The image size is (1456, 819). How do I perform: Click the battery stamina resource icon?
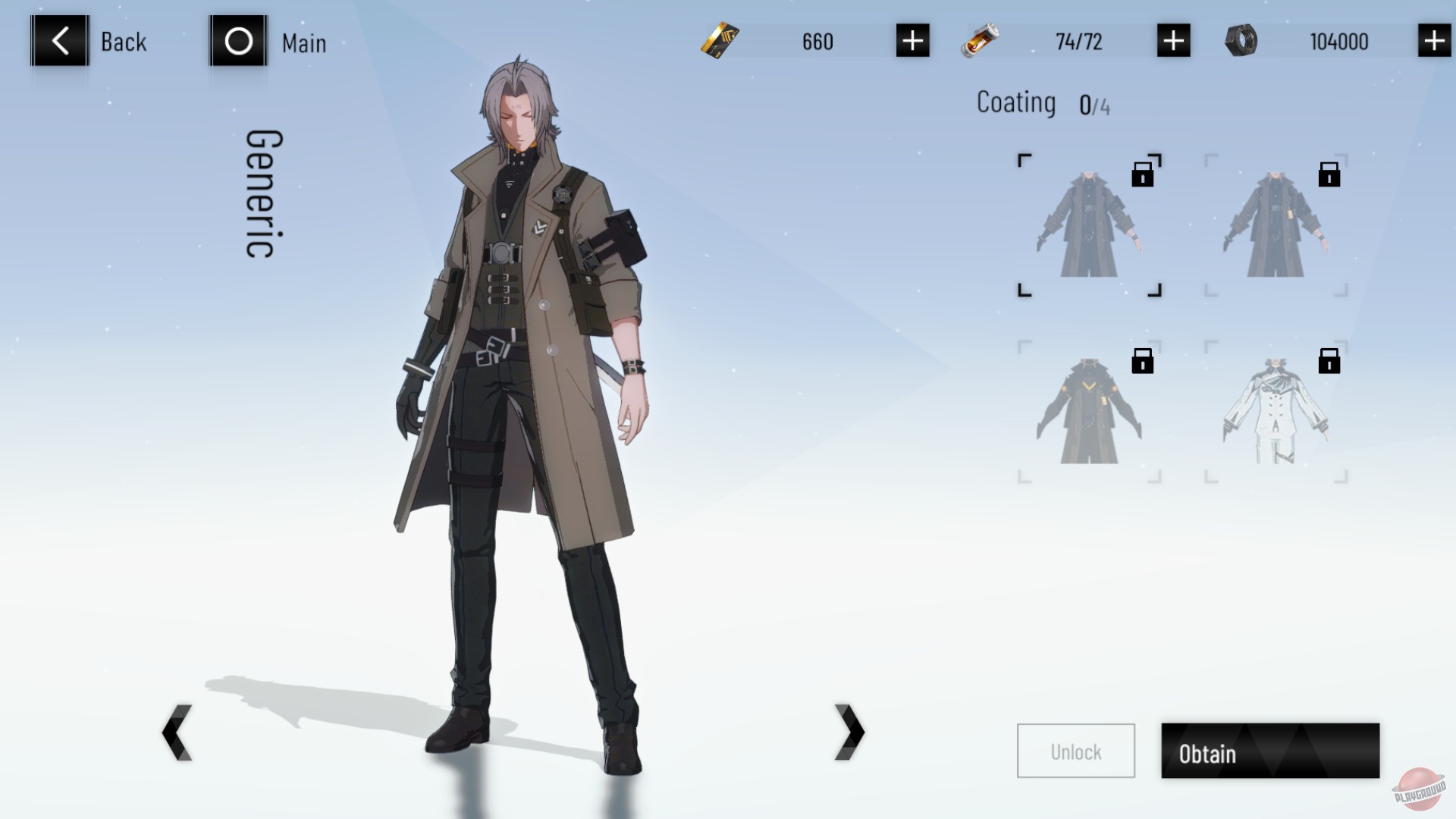(979, 42)
